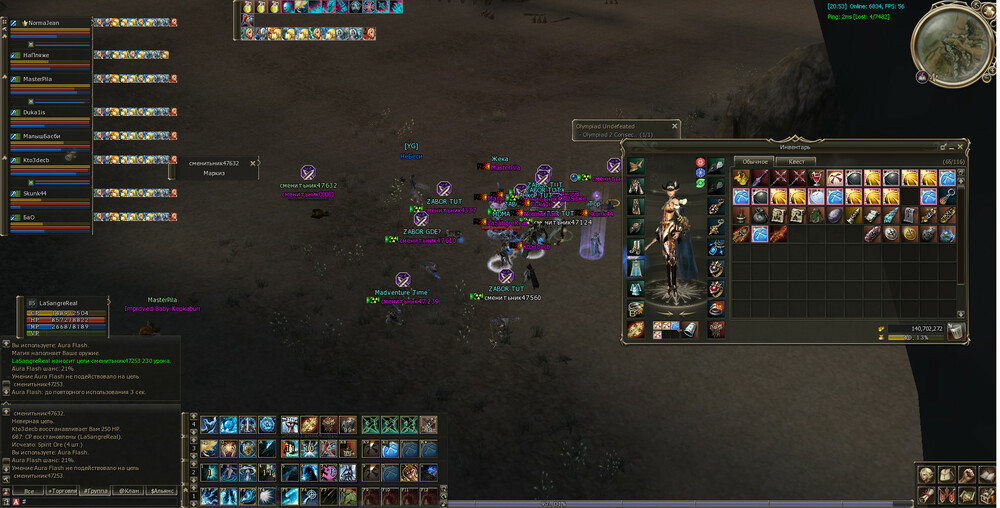The image size is (1000, 508).
Task: Switch to the #Группа chat tab
Action: [x=95, y=491]
